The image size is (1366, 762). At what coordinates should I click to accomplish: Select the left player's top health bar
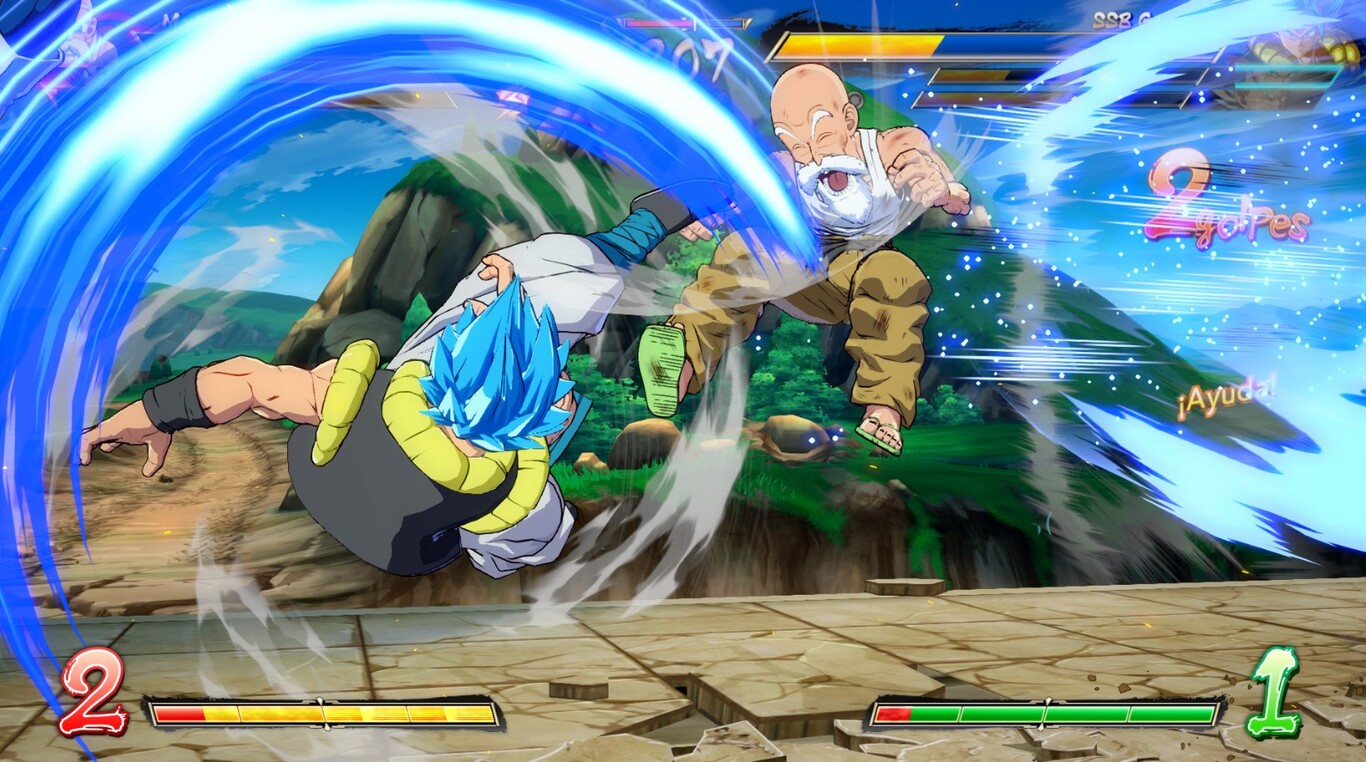pyautogui.click(x=685, y=25)
